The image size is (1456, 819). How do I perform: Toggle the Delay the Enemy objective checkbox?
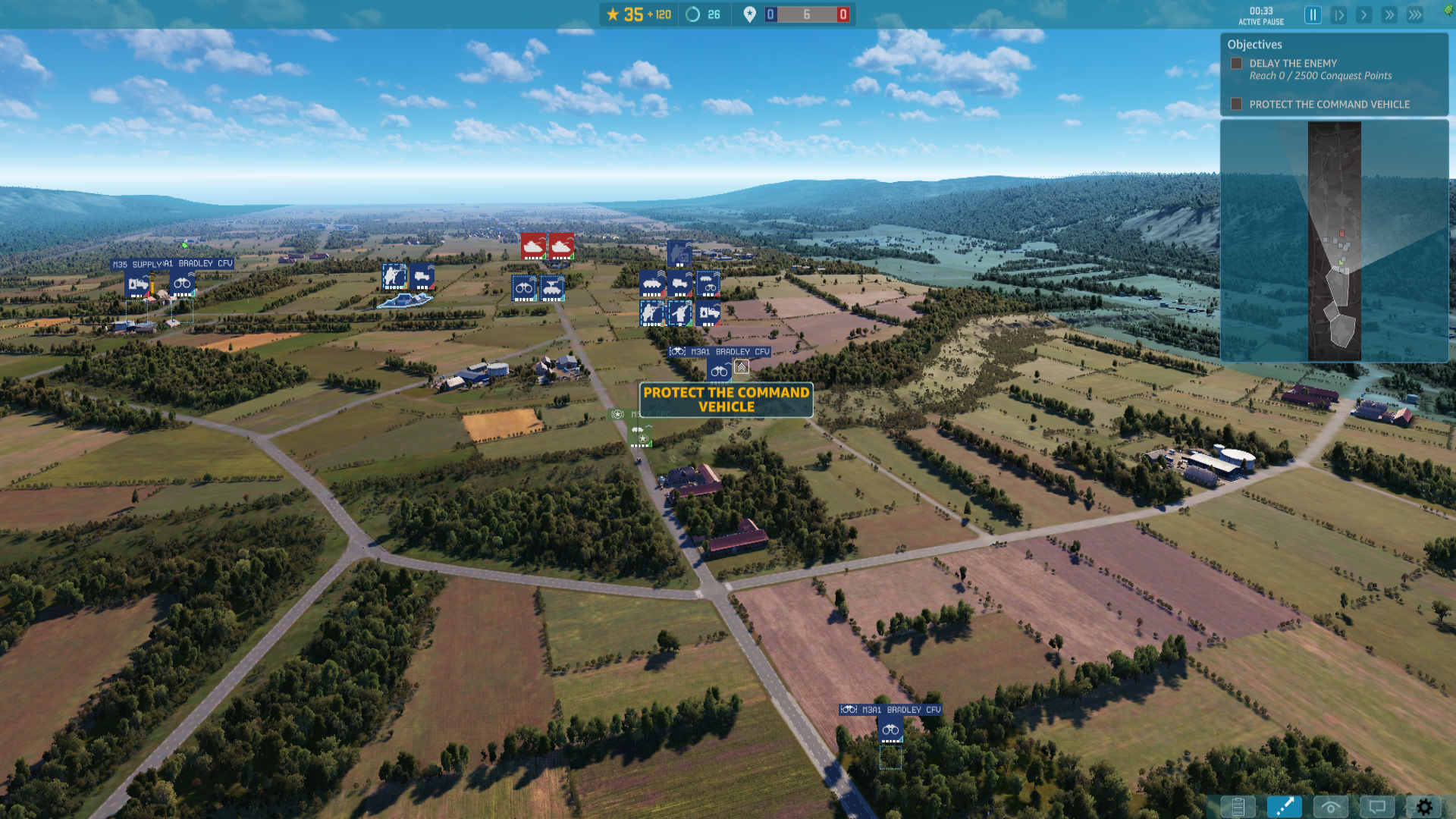[1237, 64]
